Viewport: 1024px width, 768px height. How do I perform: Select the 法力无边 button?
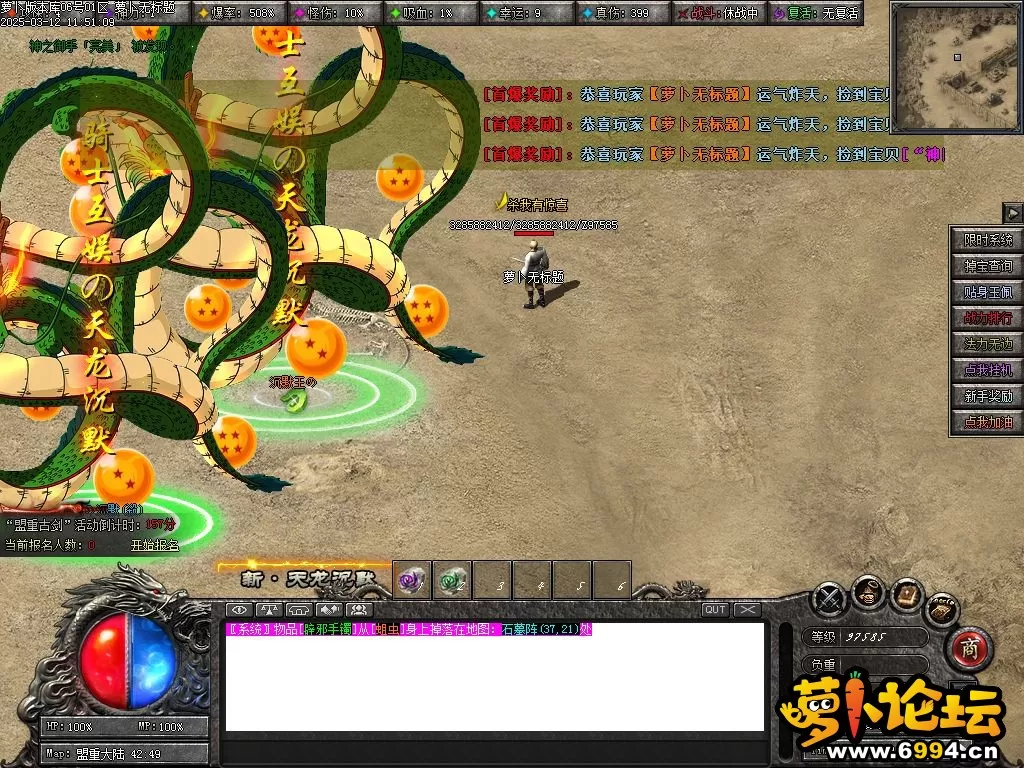(987, 344)
